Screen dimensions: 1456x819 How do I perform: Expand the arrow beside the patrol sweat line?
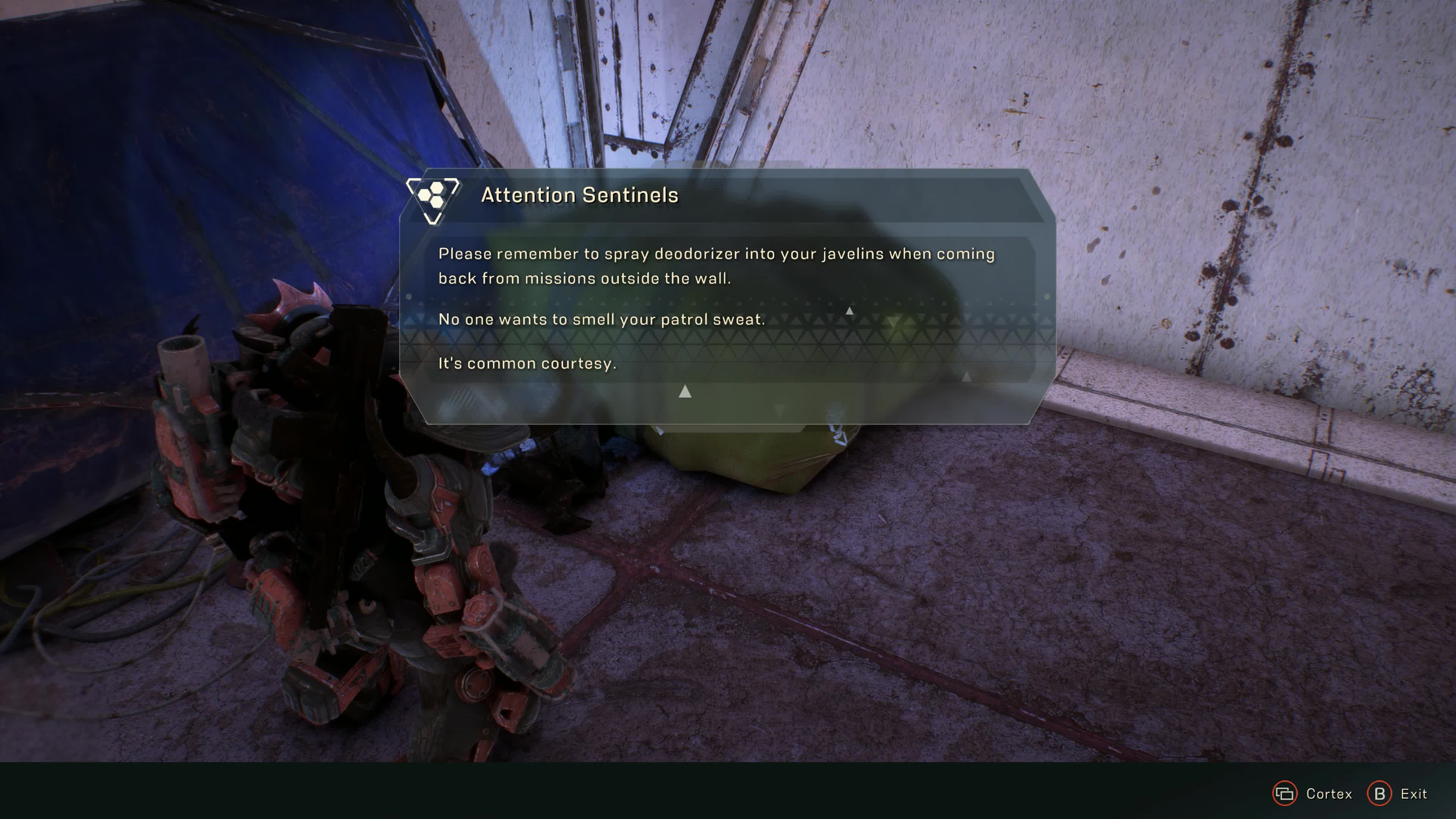tap(849, 311)
